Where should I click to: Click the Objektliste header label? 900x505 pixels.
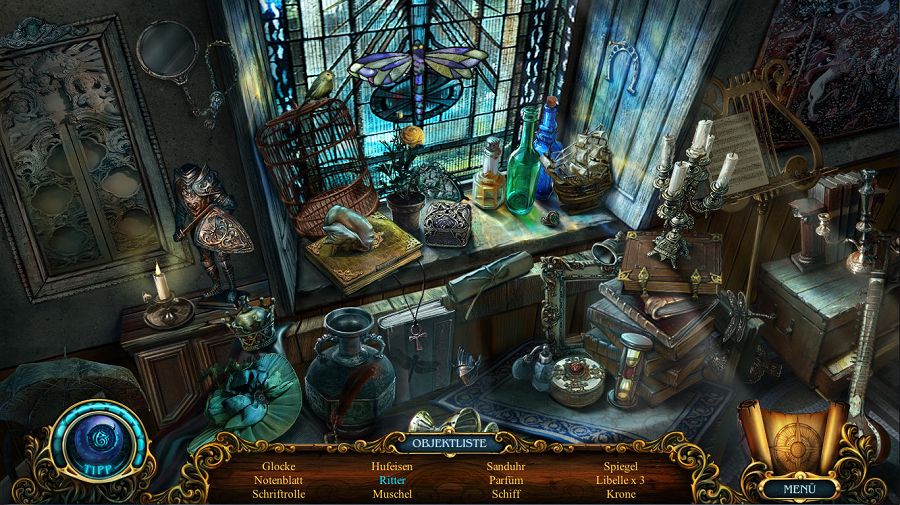(449, 442)
